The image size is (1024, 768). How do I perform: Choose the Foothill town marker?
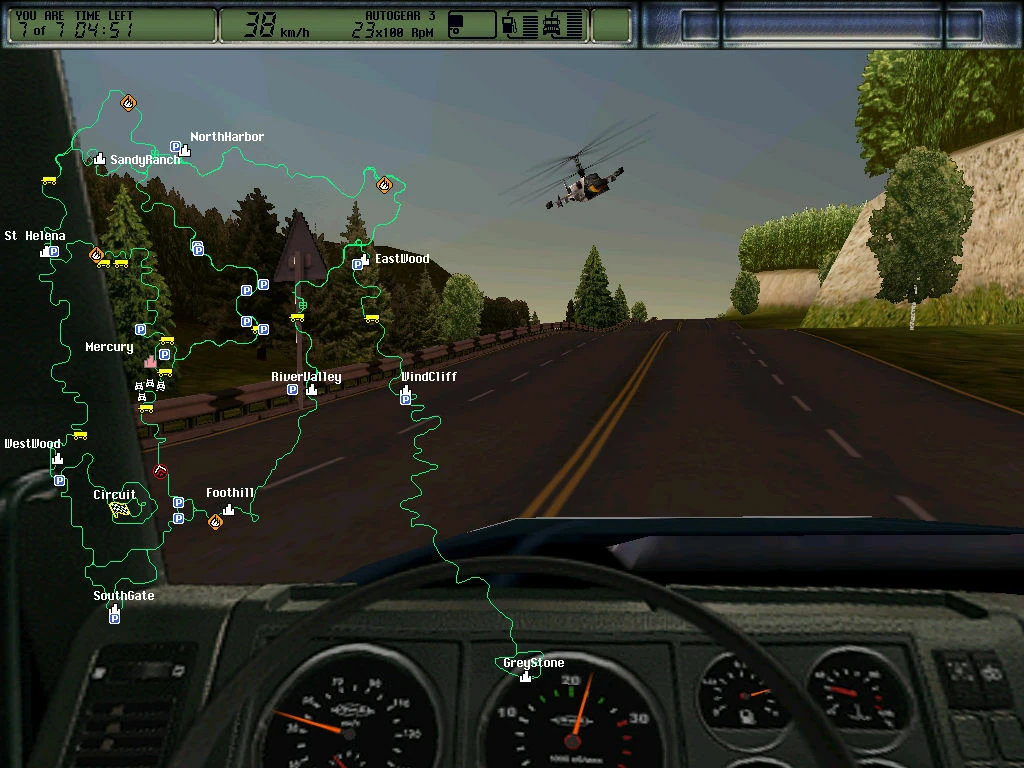[229, 509]
